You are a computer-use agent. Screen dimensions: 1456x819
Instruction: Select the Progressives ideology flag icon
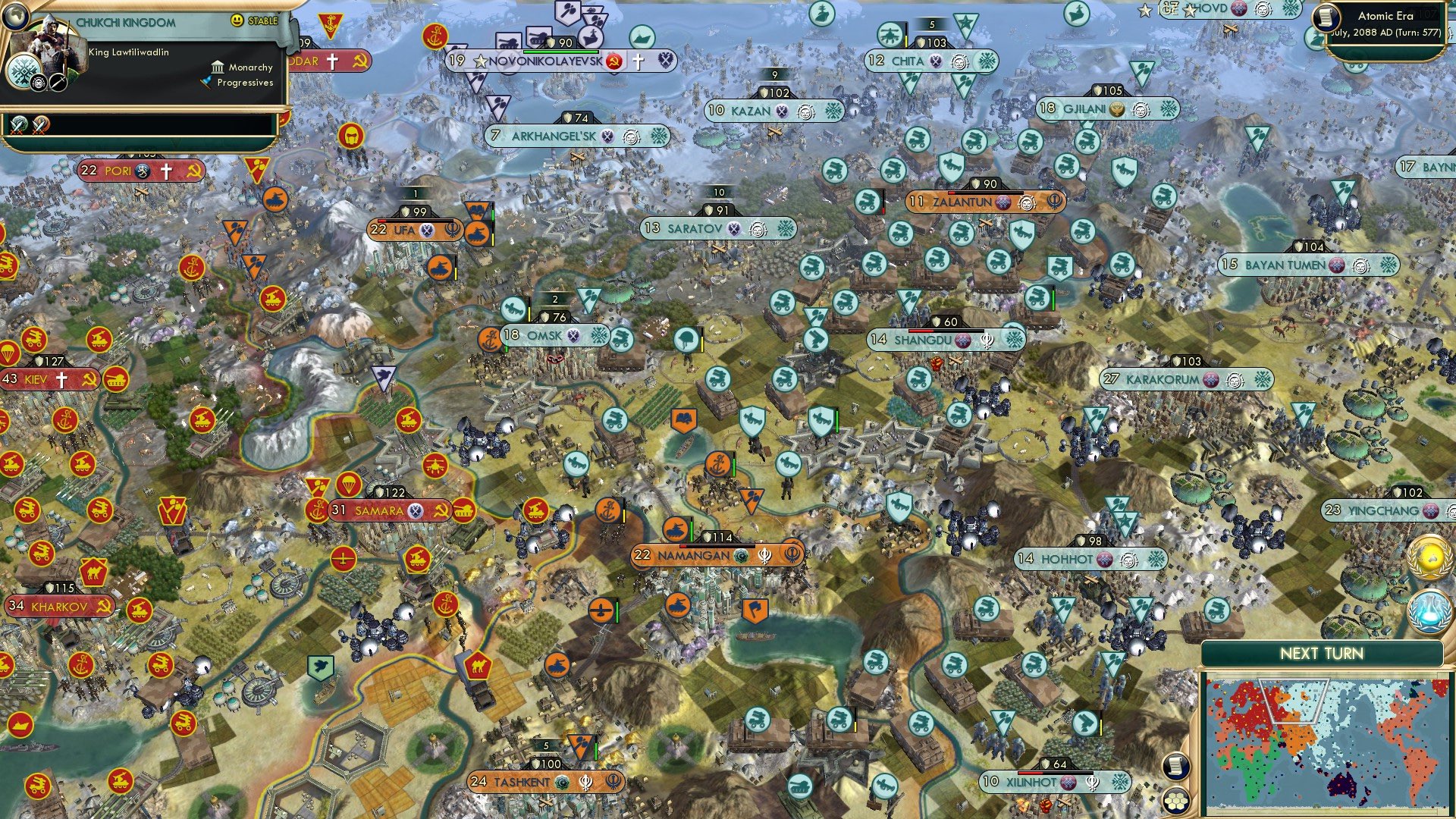[206, 83]
